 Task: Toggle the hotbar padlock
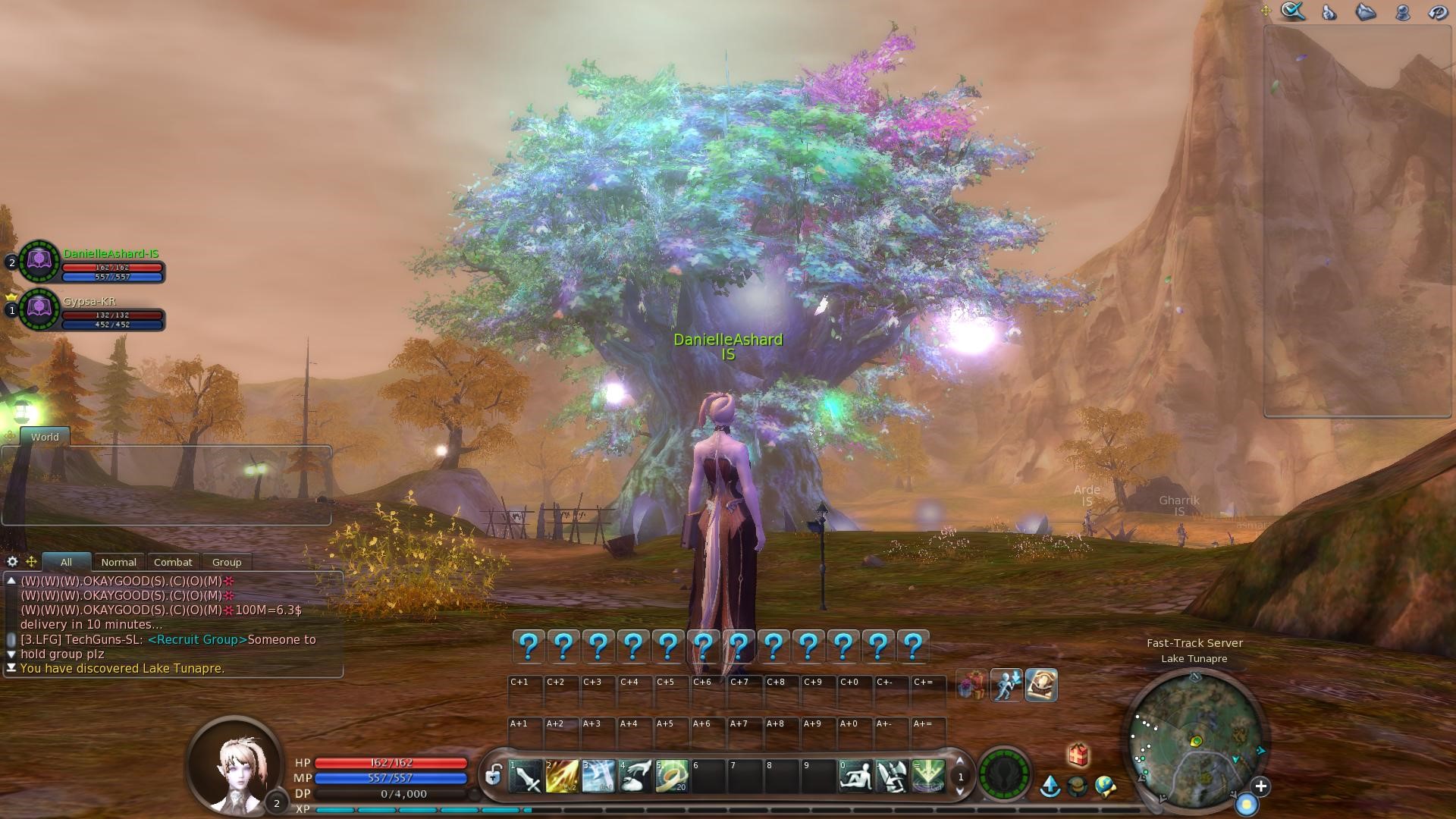494,775
